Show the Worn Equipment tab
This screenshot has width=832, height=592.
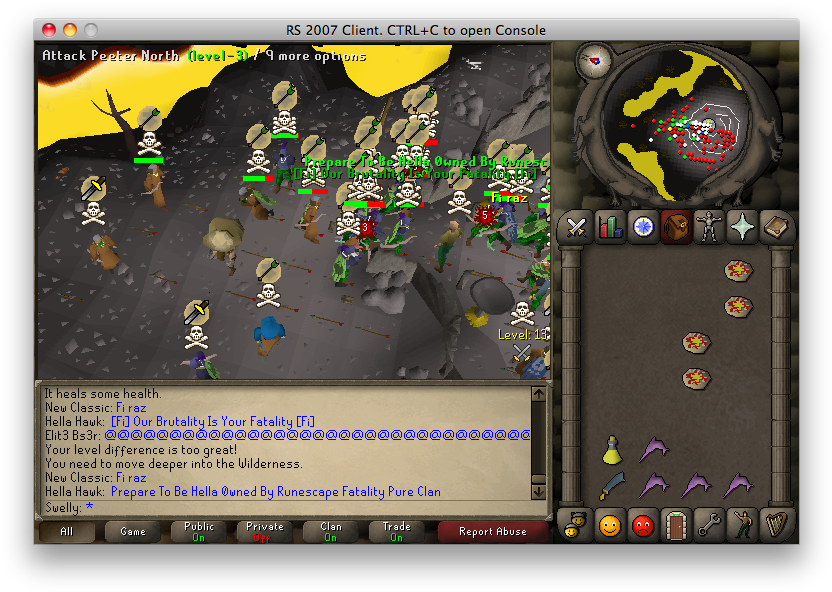pyautogui.click(x=709, y=227)
